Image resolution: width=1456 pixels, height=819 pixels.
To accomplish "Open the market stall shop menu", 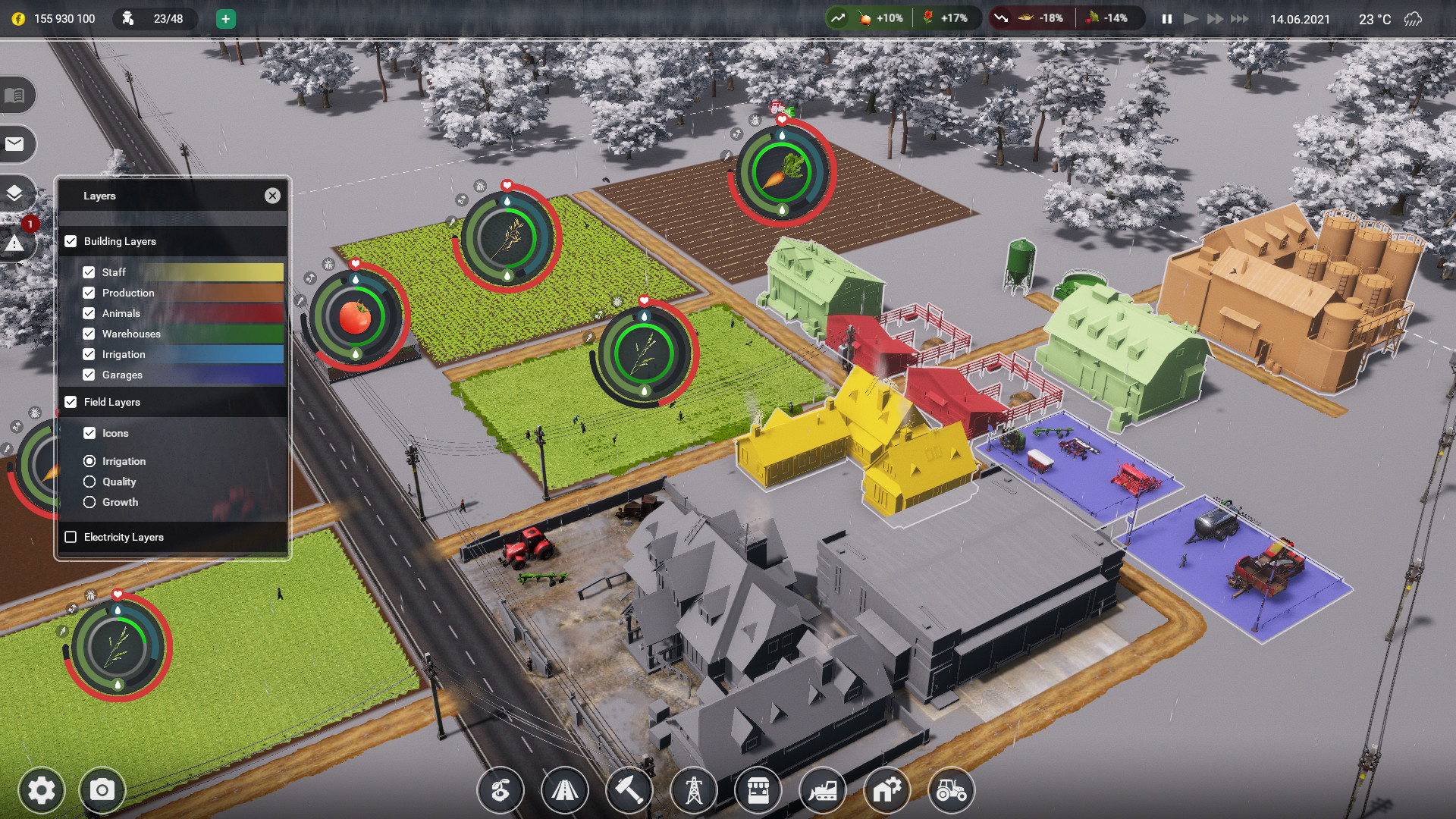I will (x=758, y=790).
